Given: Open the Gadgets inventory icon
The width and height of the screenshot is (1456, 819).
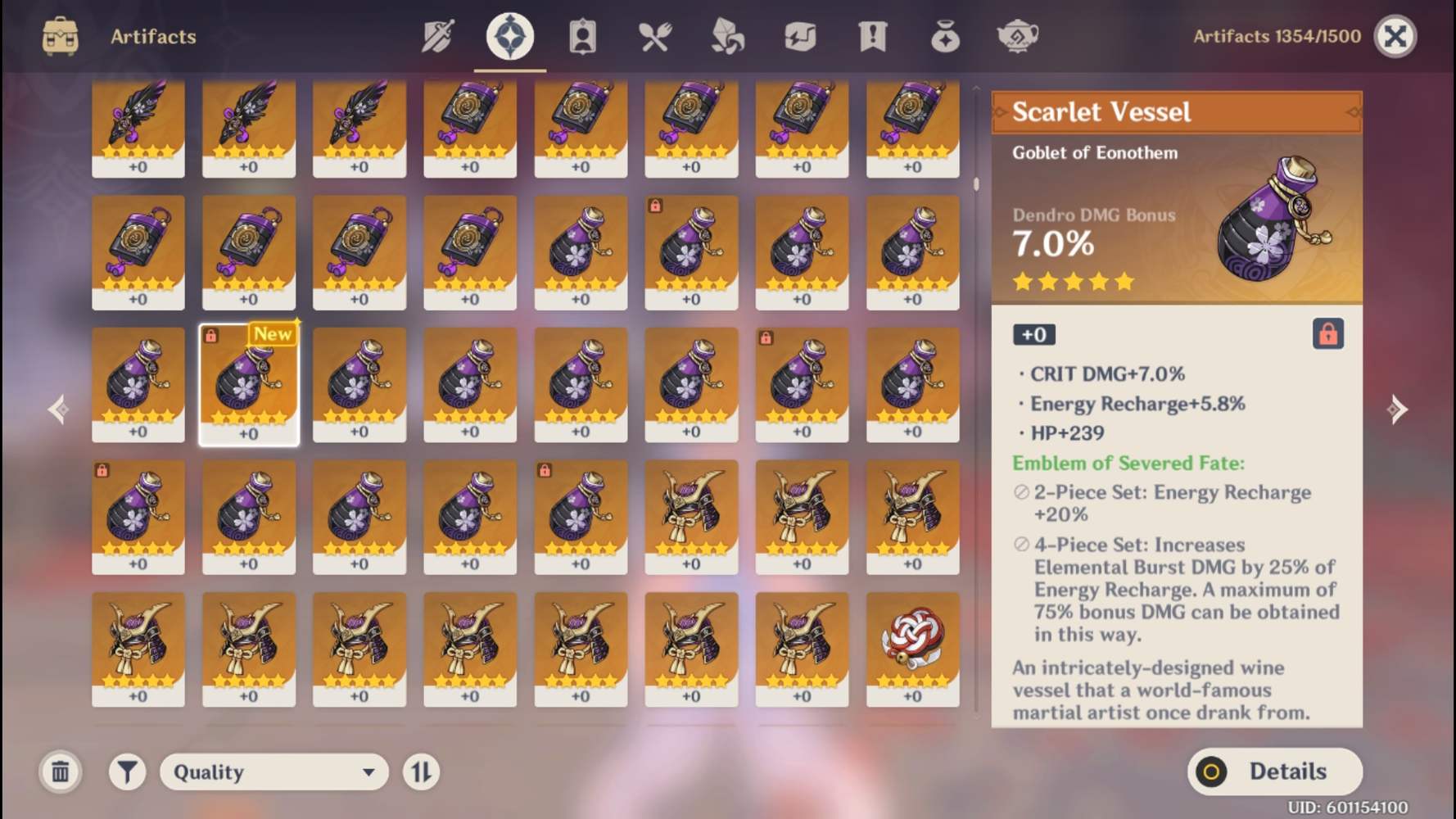Looking at the screenshot, I should tap(800, 36).
